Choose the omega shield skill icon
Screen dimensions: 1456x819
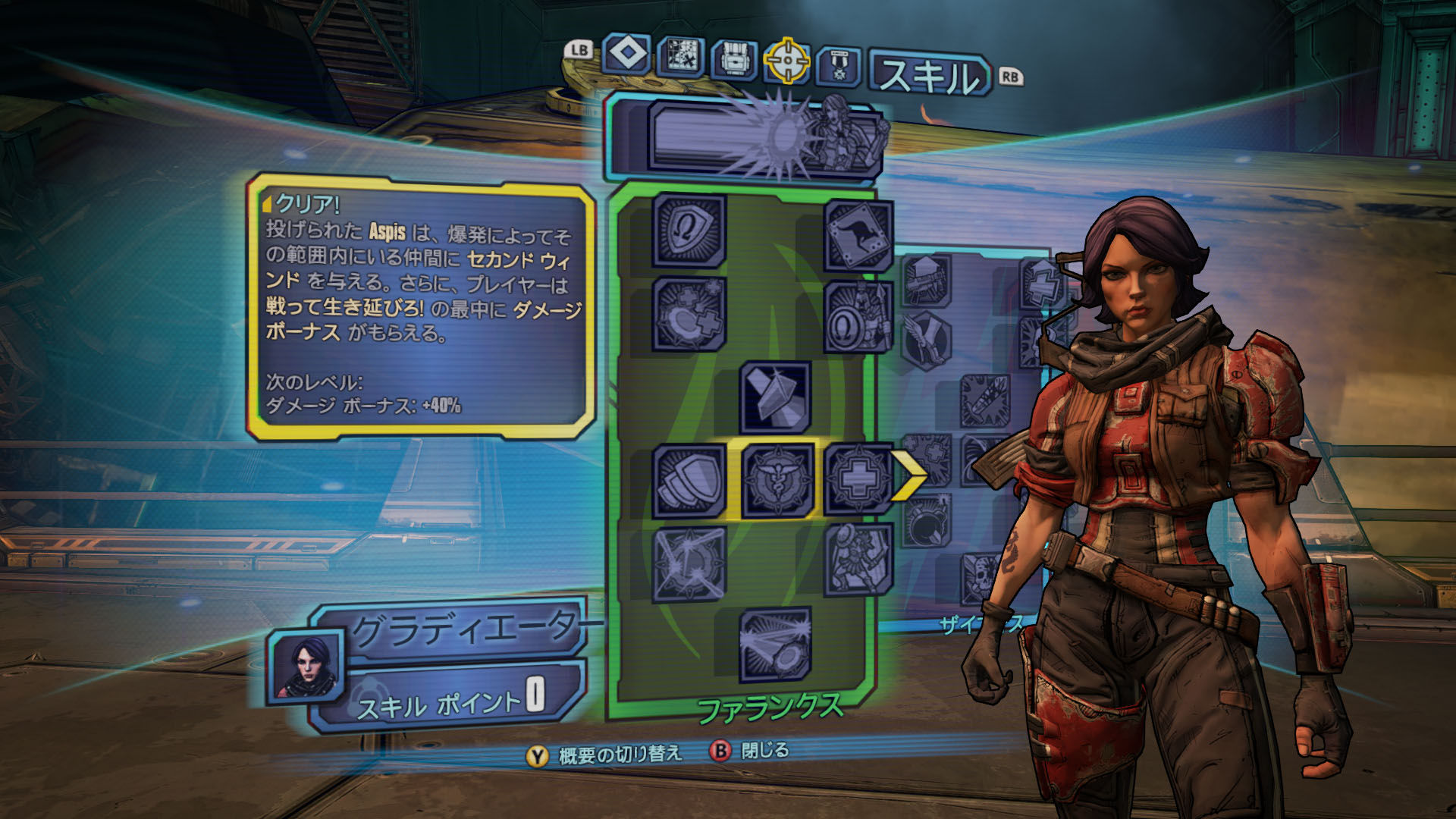click(x=689, y=230)
